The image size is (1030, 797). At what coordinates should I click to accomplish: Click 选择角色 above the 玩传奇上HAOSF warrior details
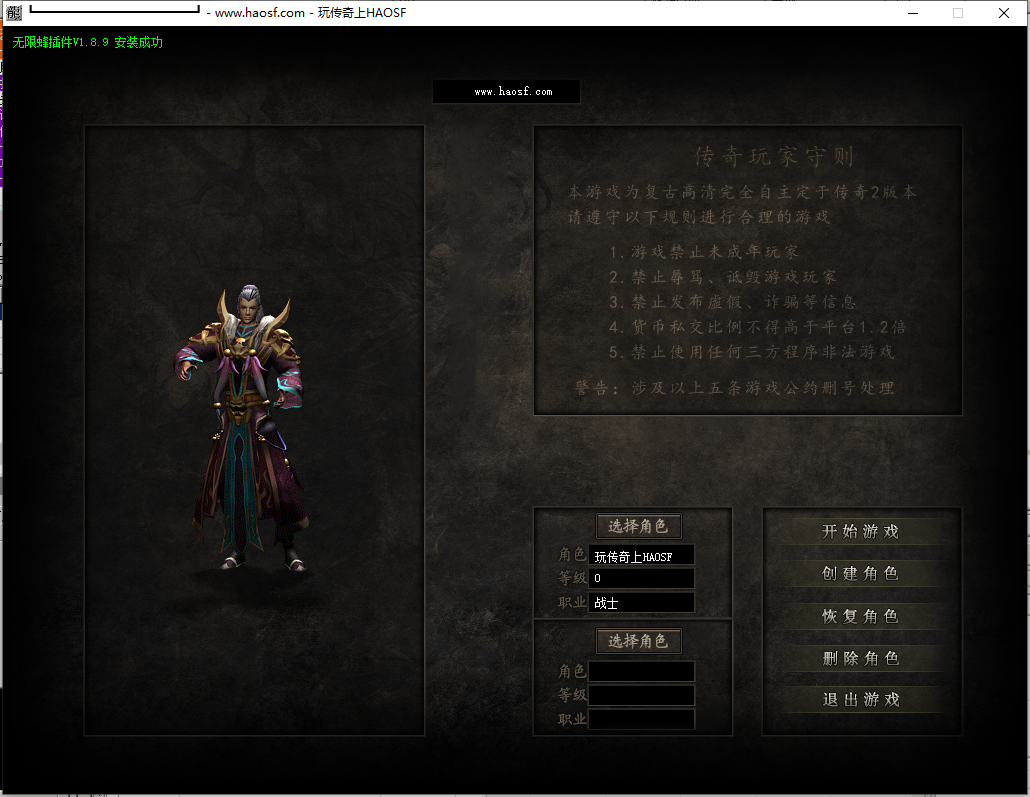pyautogui.click(x=638, y=526)
